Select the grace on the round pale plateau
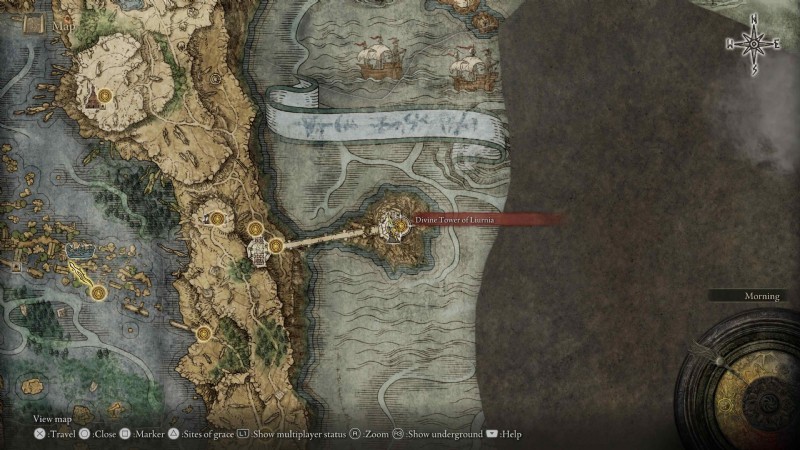This screenshot has height=450, width=800. click(x=102, y=96)
